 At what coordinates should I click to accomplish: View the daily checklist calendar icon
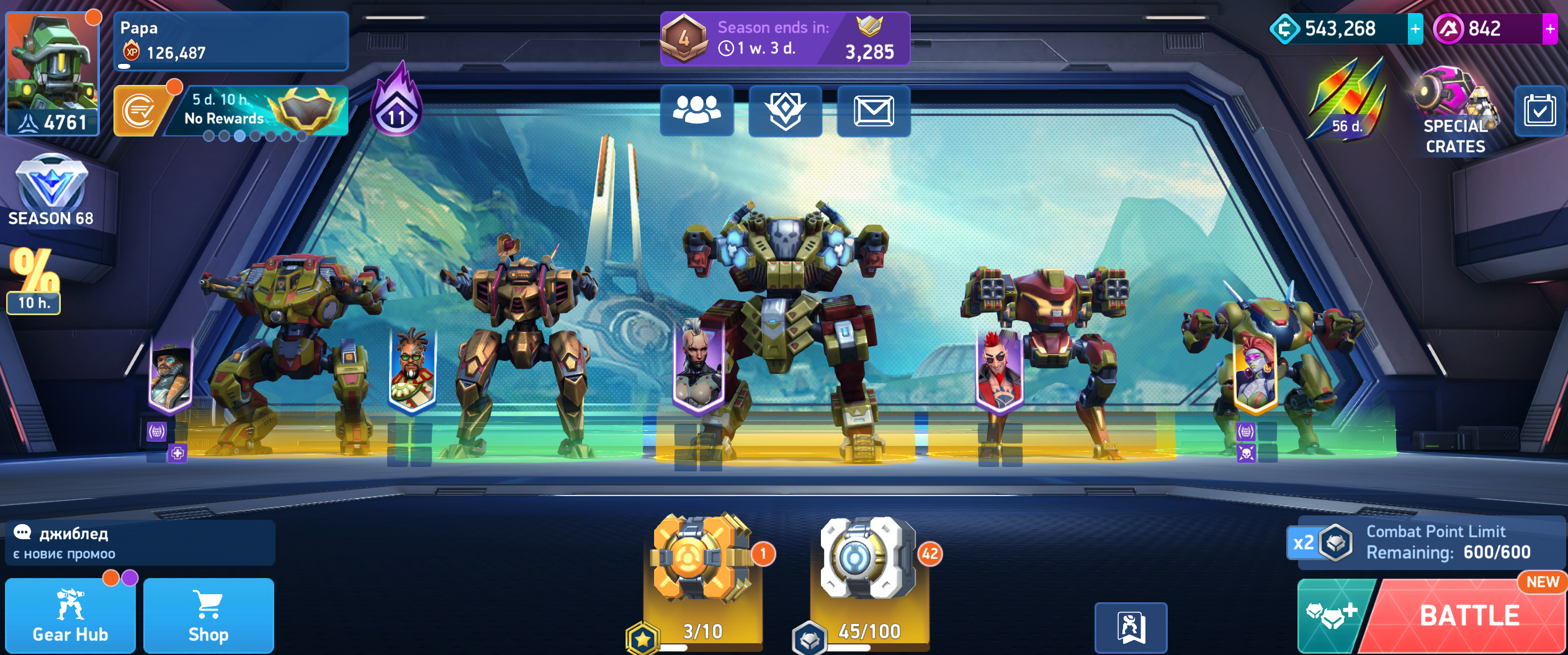click(1539, 112)
